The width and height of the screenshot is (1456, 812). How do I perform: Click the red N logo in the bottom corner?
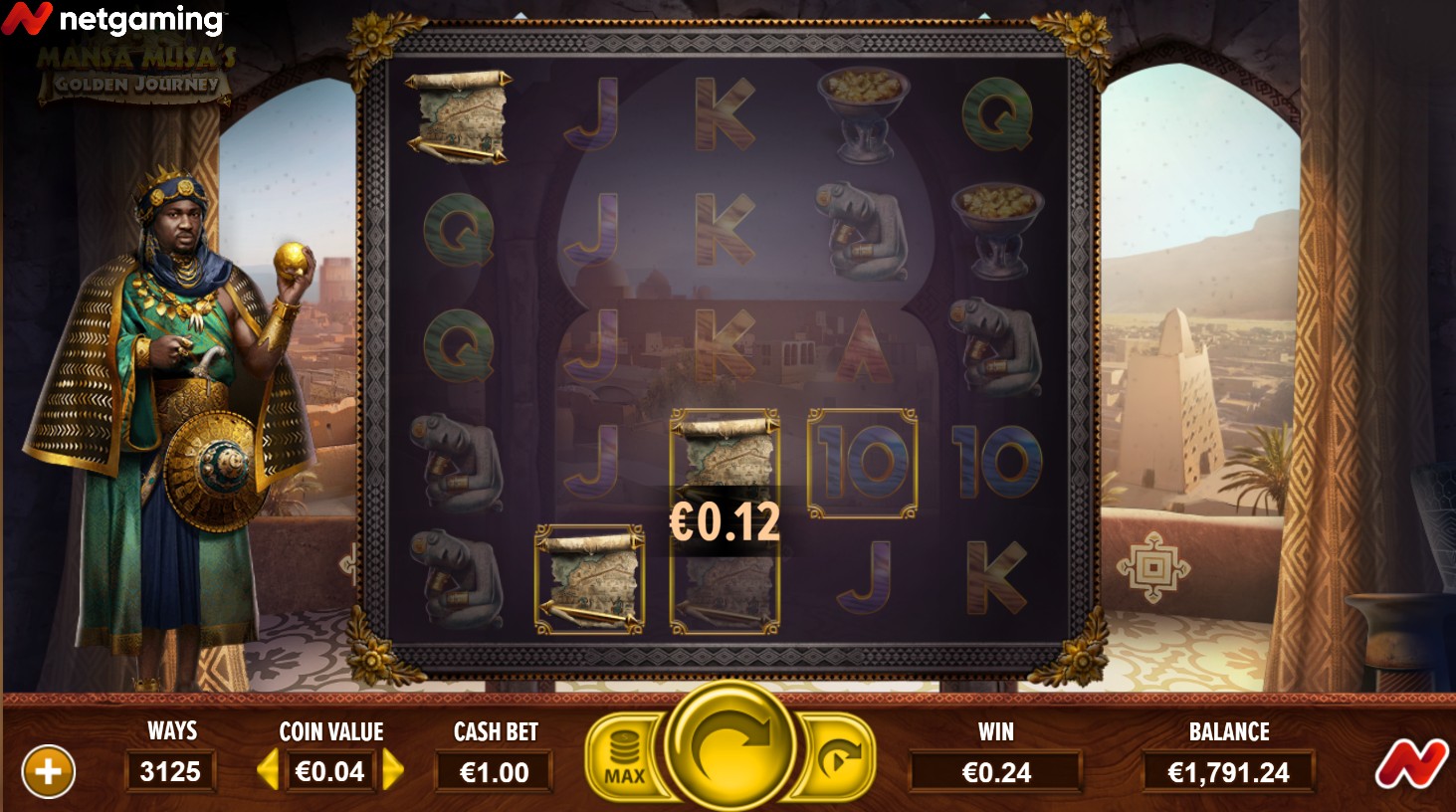(1411, 767)
